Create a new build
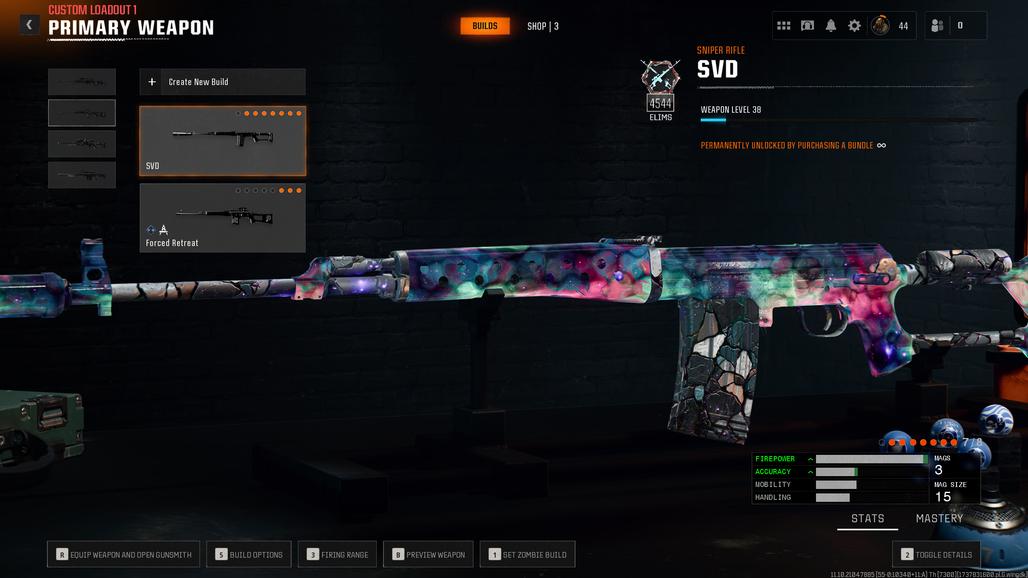Screen dimensions: 1028x578 (x=222, y=82)
